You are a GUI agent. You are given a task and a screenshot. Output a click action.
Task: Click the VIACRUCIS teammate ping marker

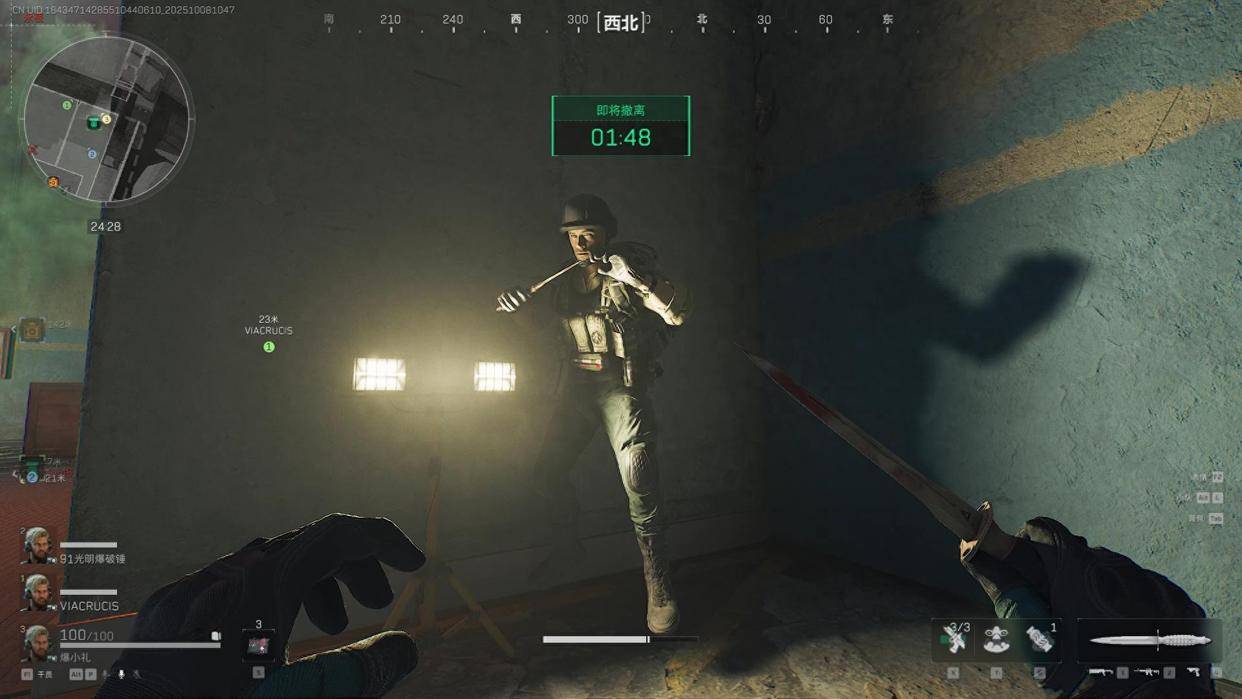point(268,346)
